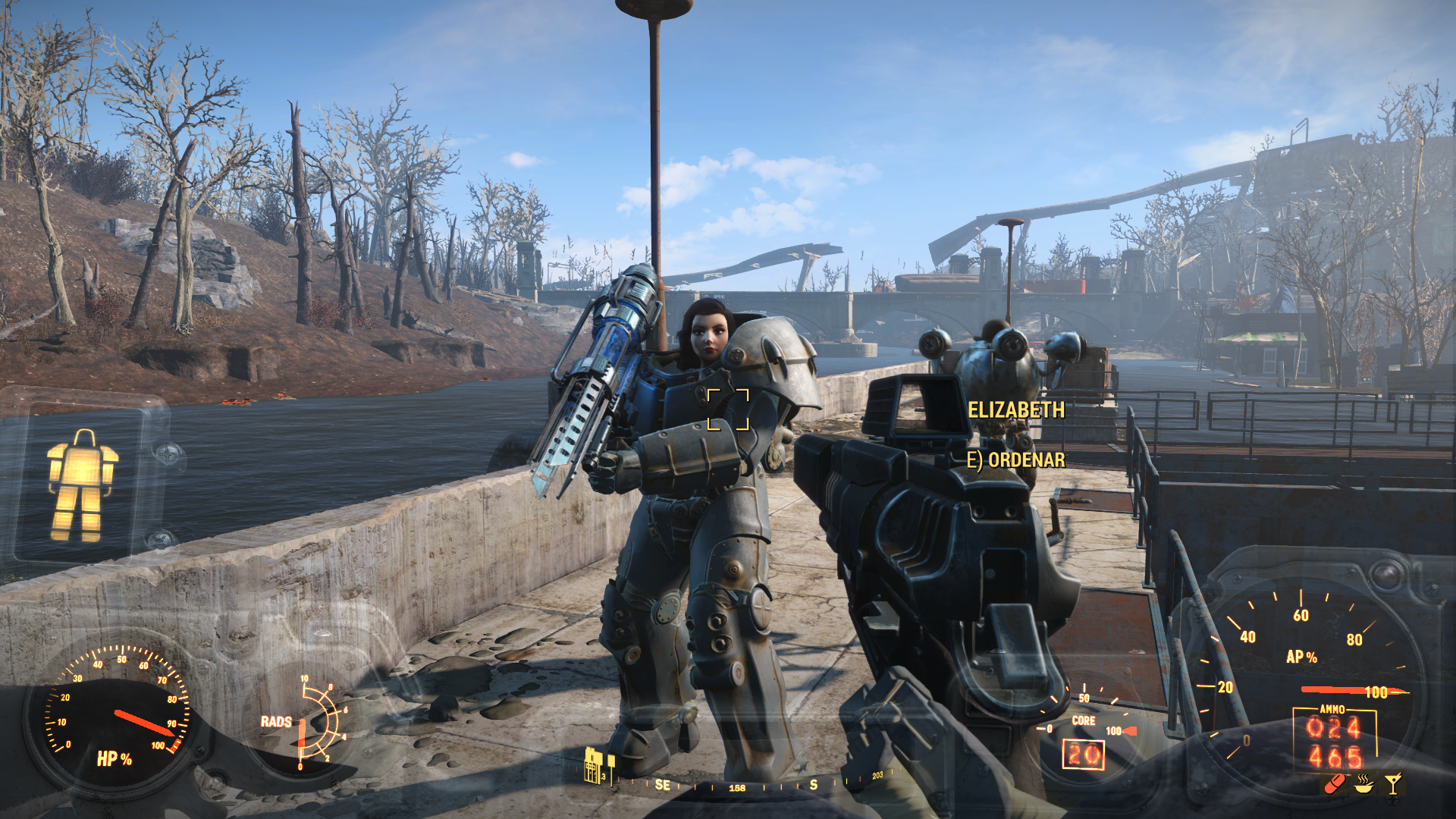Click the SE heading on the compass

point(662,785)
